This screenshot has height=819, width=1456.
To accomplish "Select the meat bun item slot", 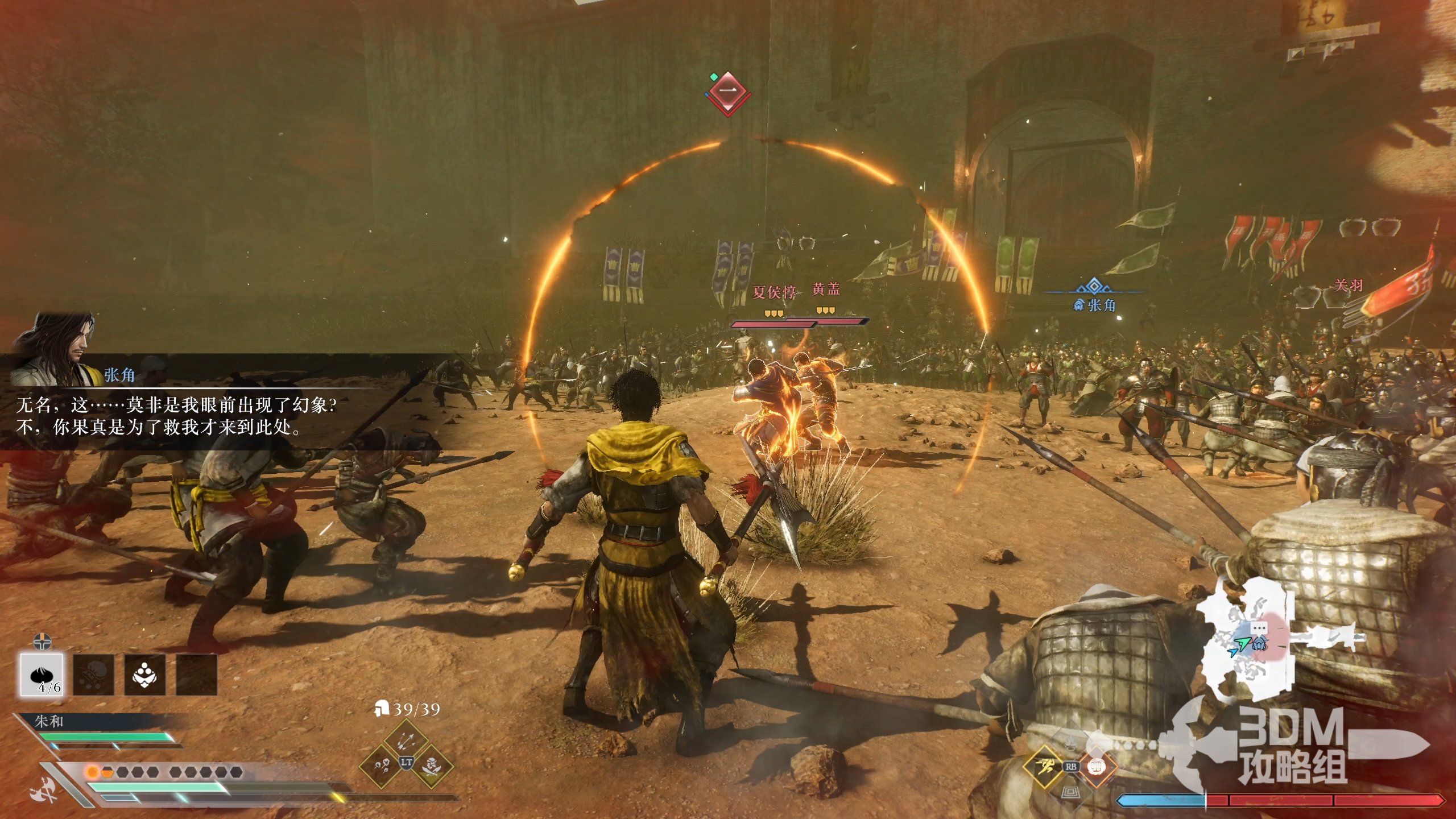I will click(42, 675).
